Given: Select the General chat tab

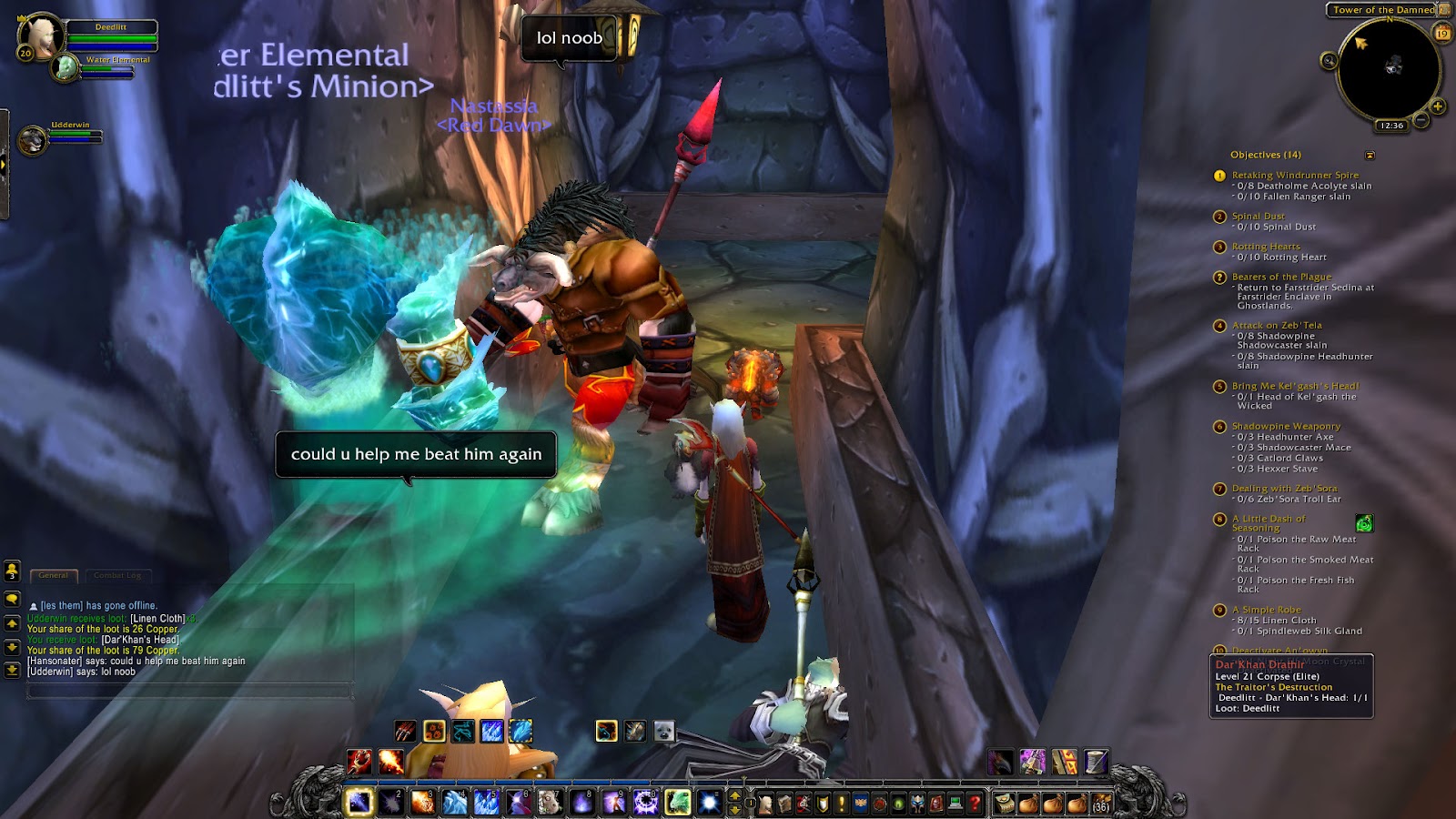Looking at the screenshot, I should 55,575.
